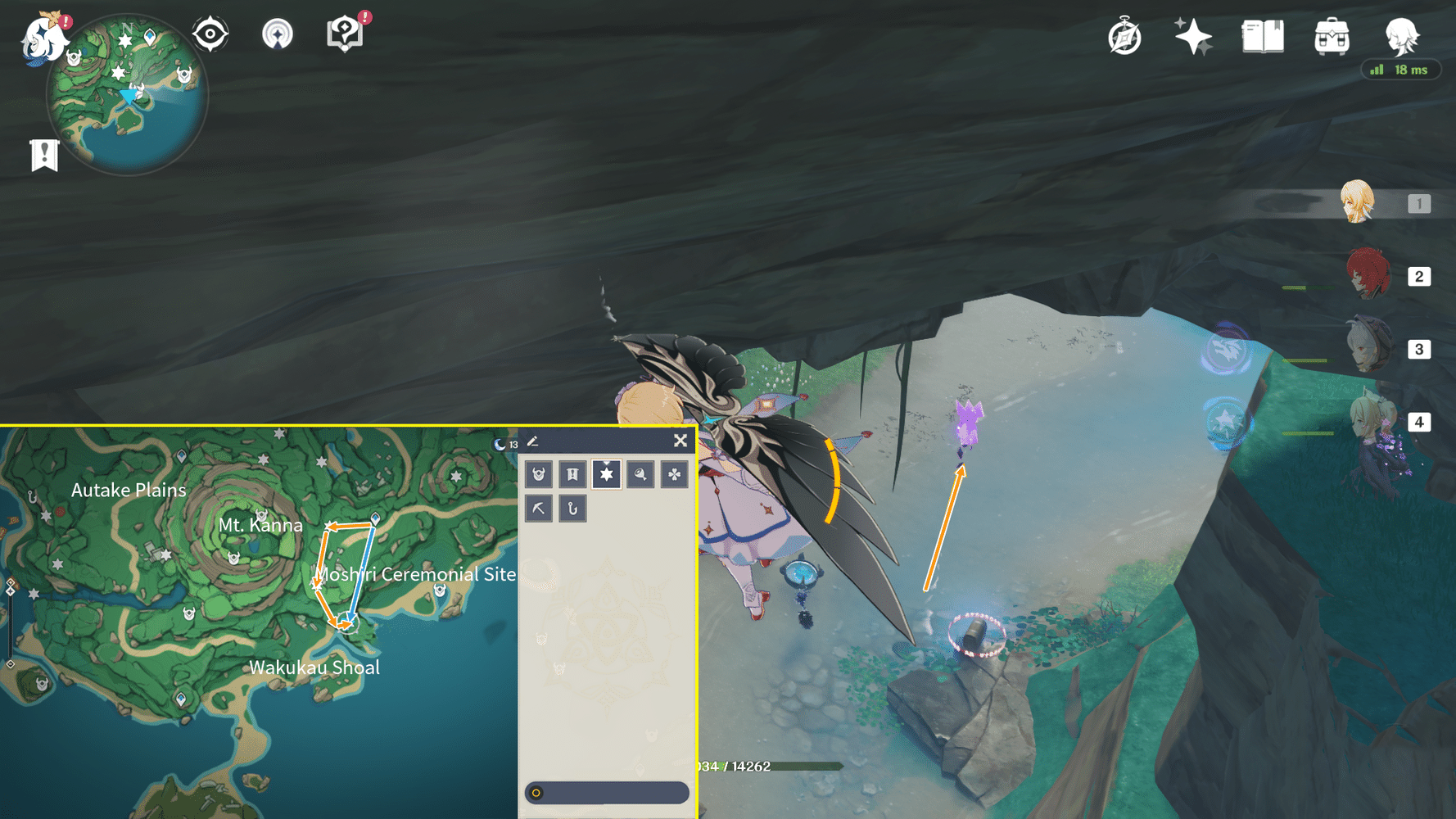Select the clover pin icon
Image resolution: width=1456 pixels, height=819 pixels.
675,474
